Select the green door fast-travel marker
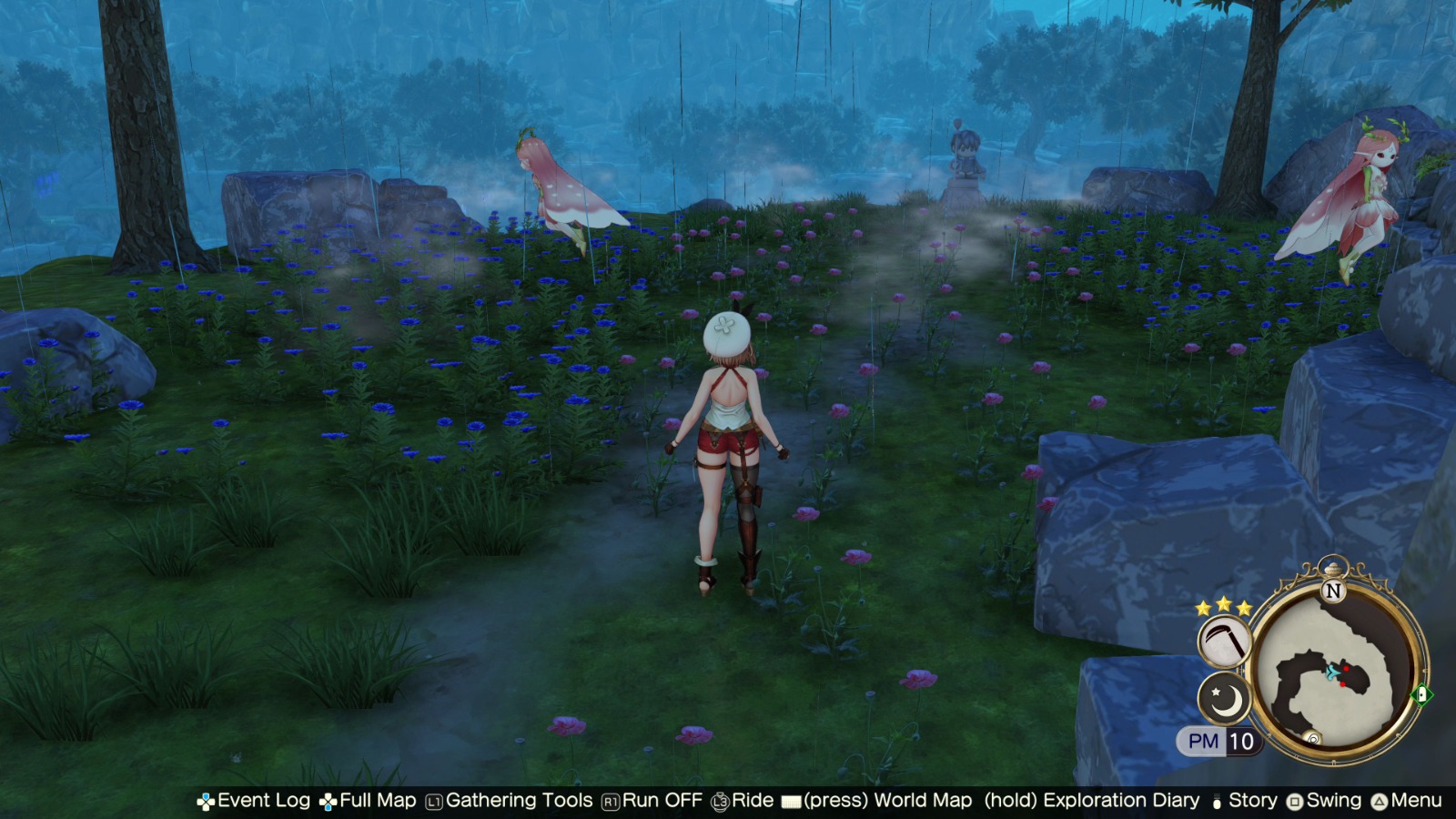 (x=1421, y=694)
